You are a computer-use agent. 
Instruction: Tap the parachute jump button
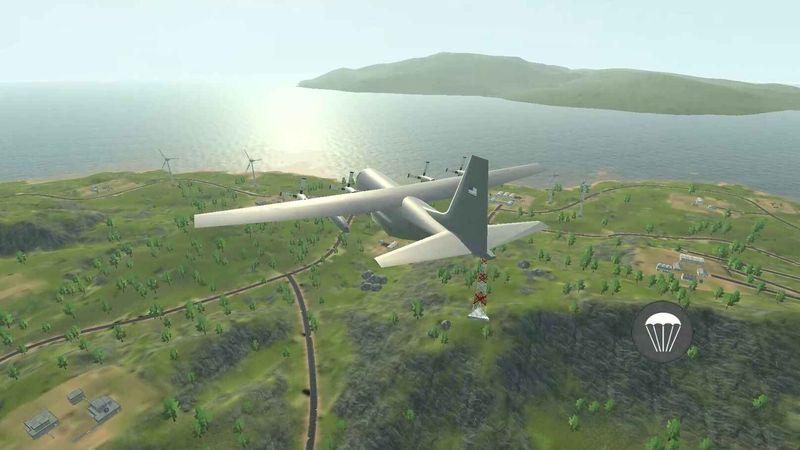[662, 331]
